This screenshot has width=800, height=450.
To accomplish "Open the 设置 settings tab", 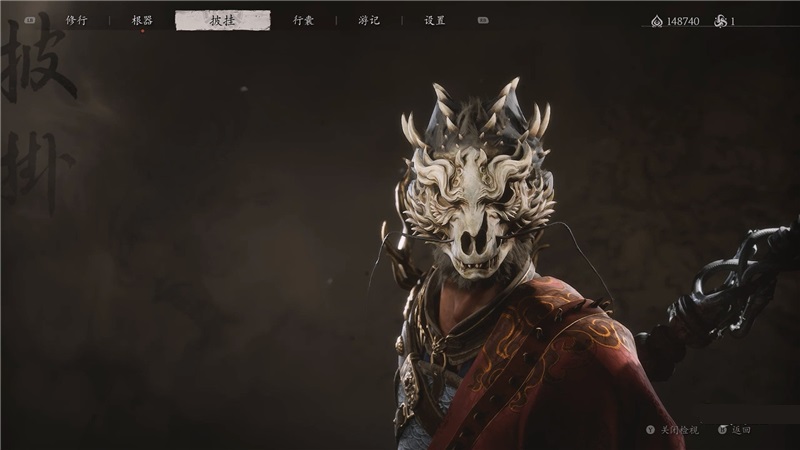I will [435, 20].
